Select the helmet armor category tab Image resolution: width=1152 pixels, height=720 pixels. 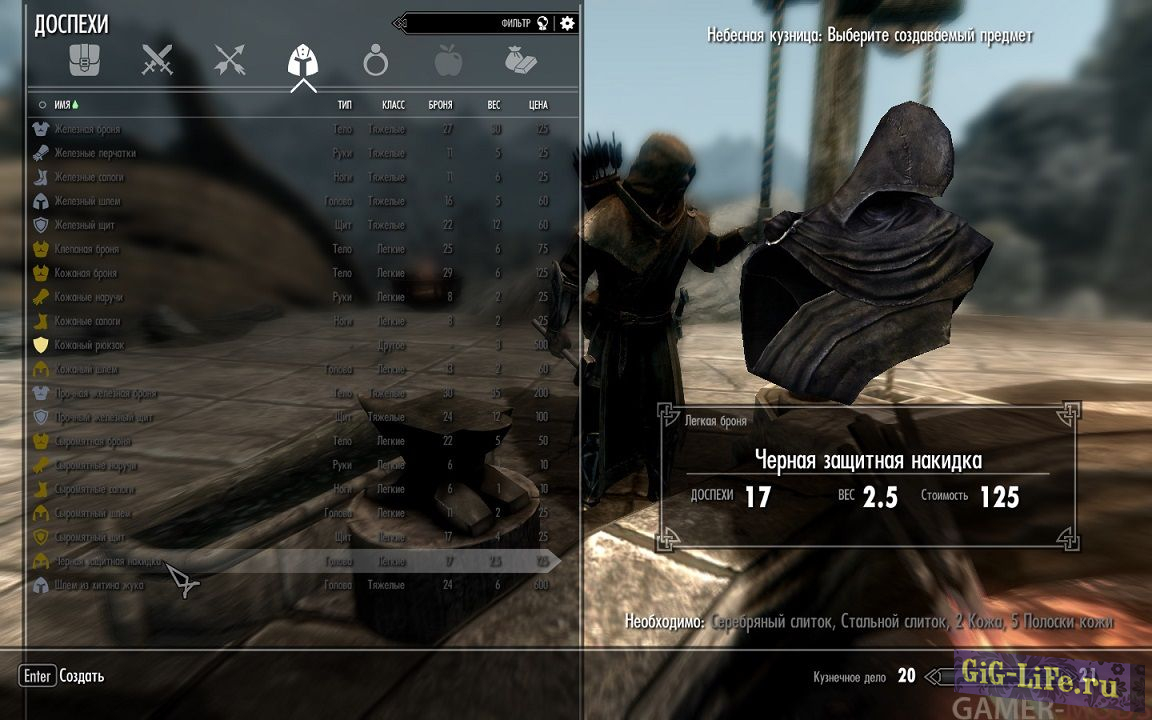click(x=302, y=63)
